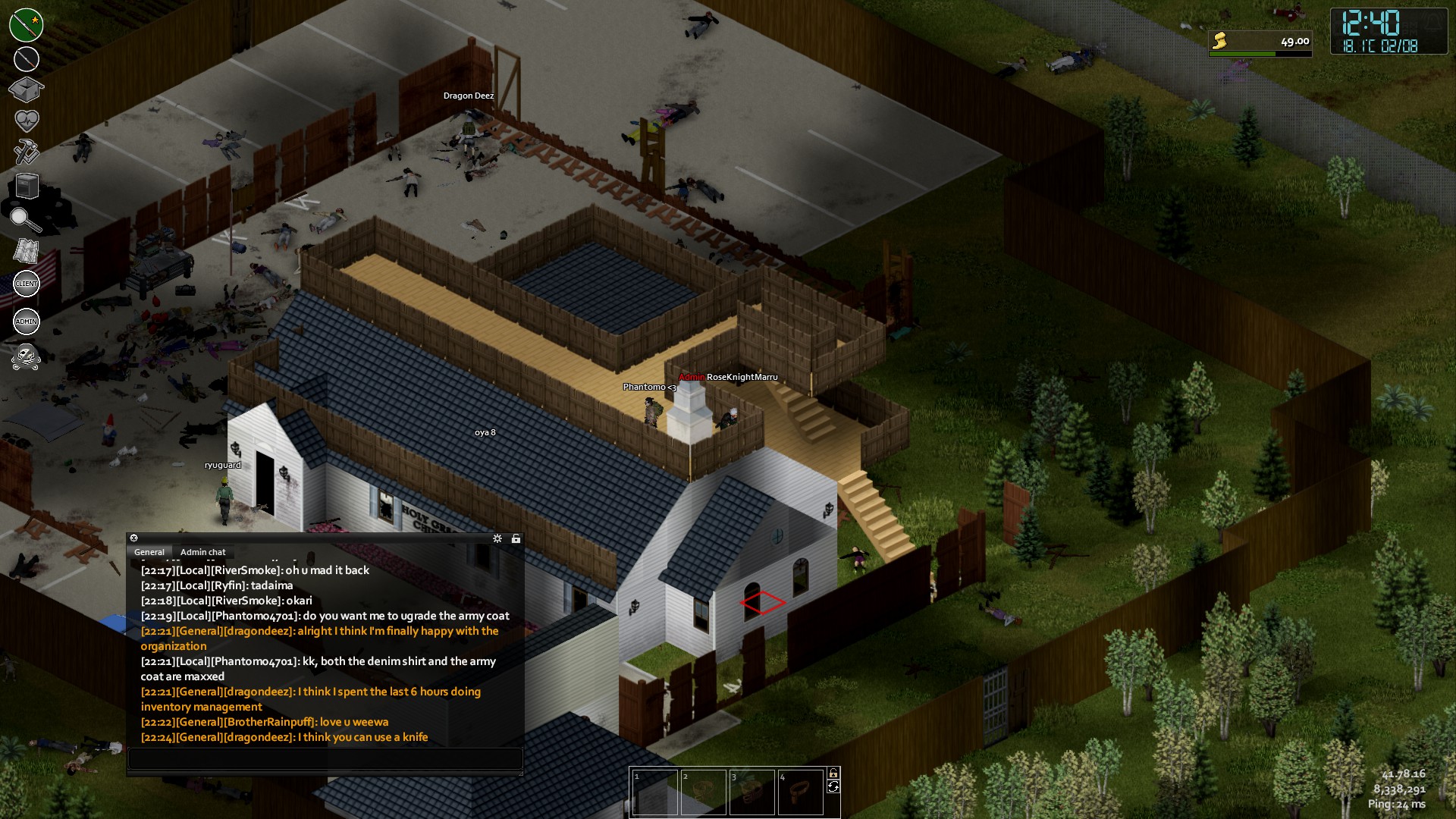Open the furniture movables tool
1456x819 pixels.
coord(27,186)
